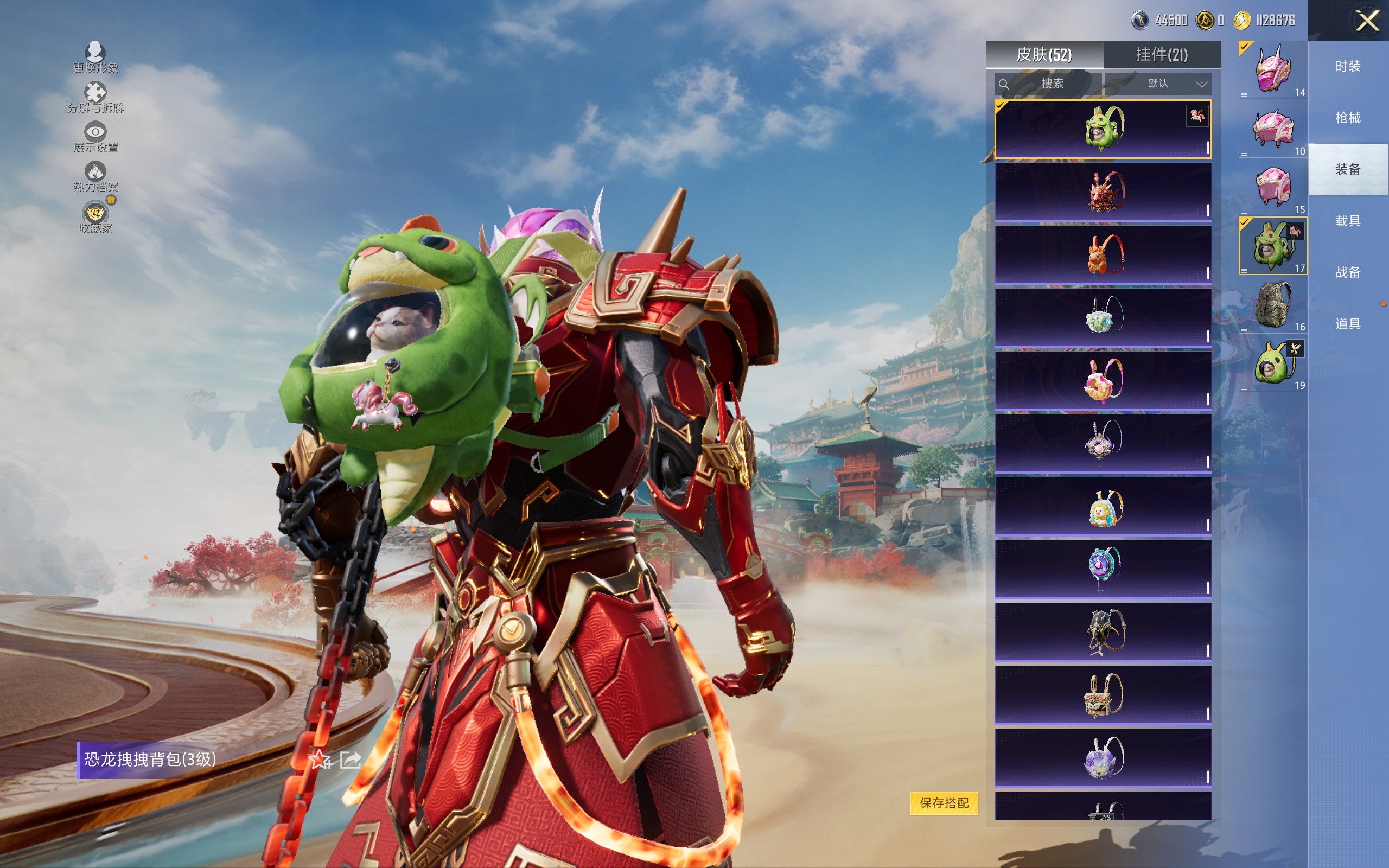Viewport: 1389px width, 868px height.
Task: Open the 分解与拆解 dismantle option
Action: (x=95, y=97)
